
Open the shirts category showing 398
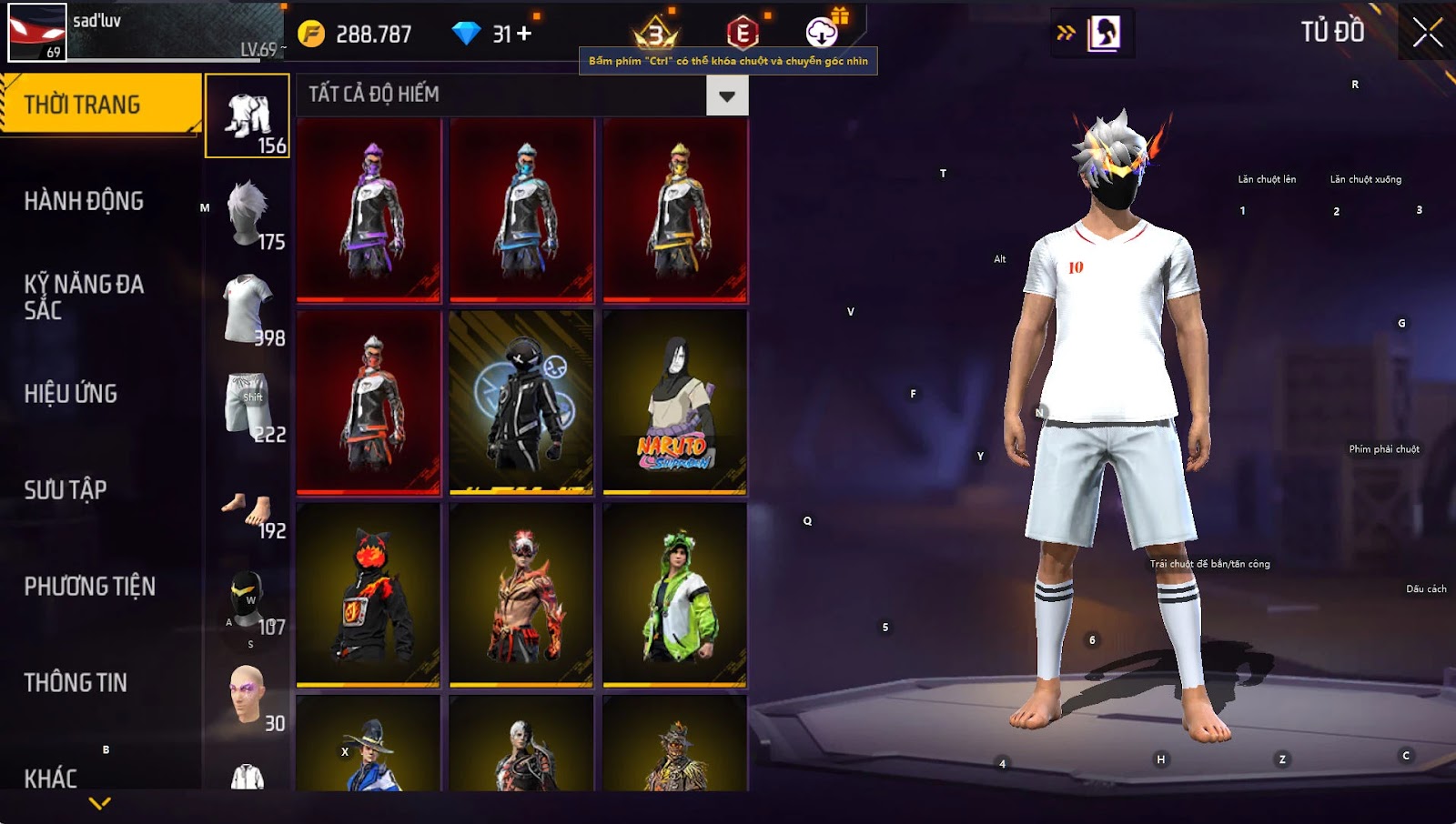click(x=248, y=309)
